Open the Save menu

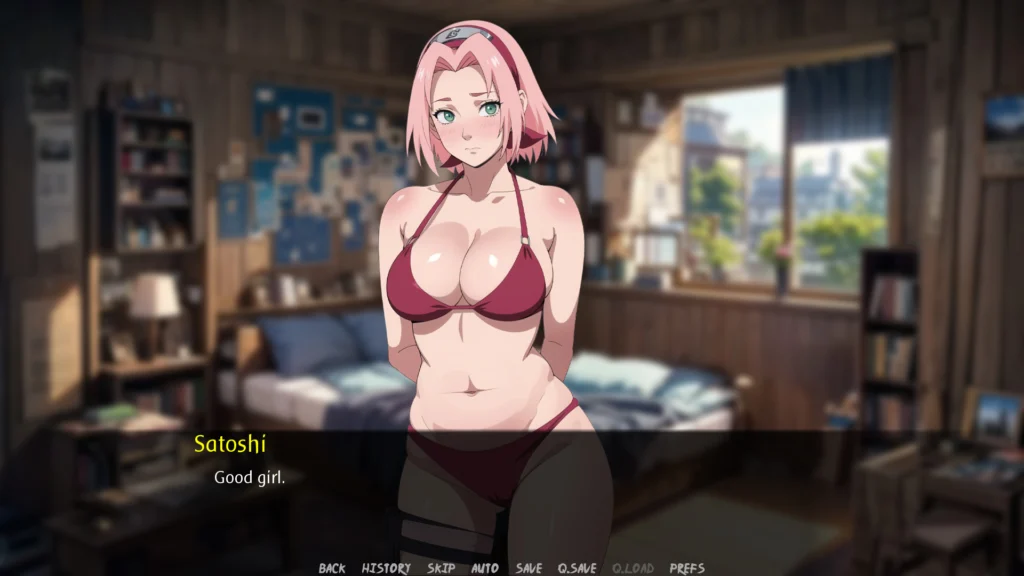(529, 568)
